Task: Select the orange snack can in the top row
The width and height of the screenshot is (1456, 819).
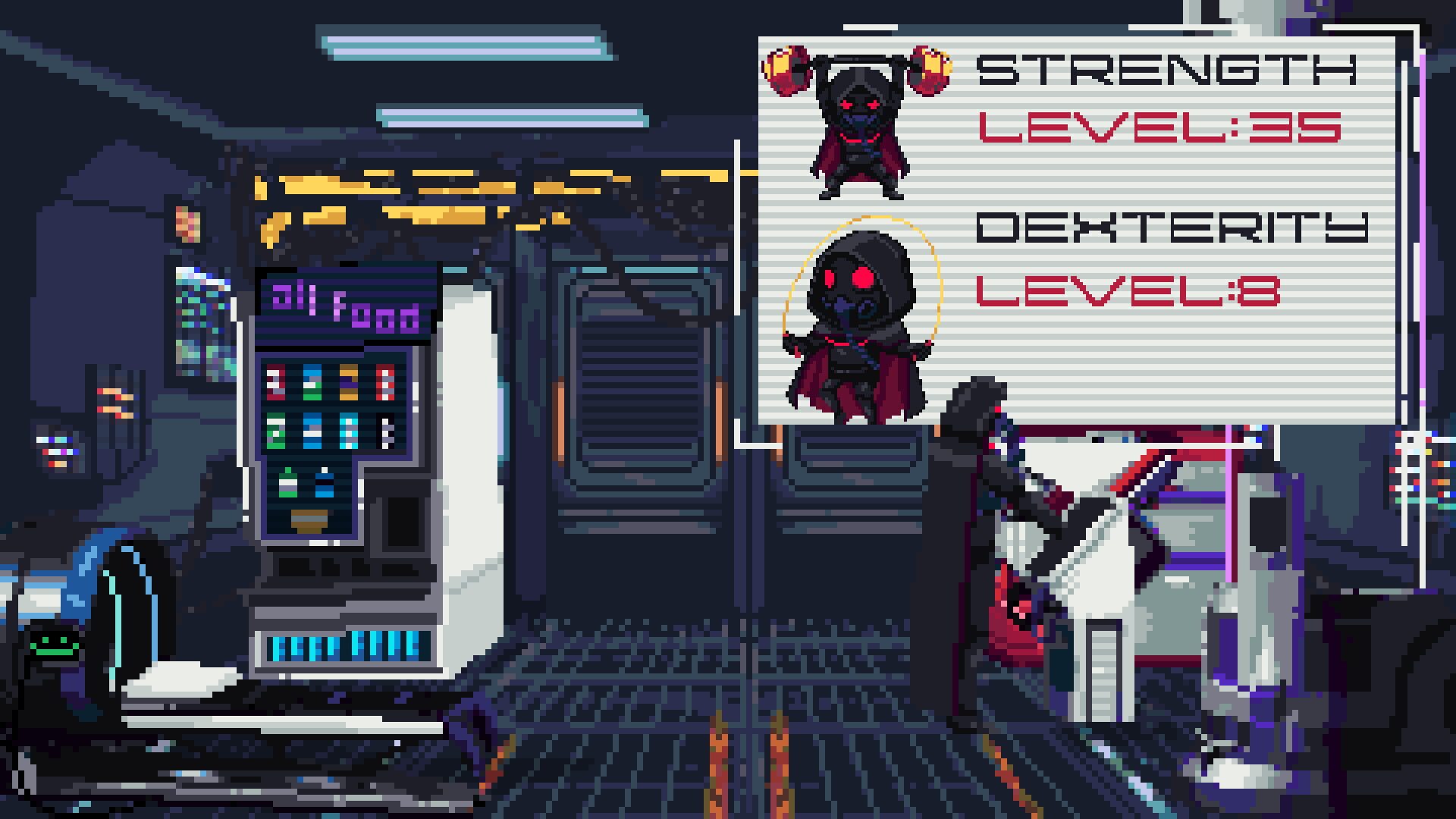Action: click(349, 381)
